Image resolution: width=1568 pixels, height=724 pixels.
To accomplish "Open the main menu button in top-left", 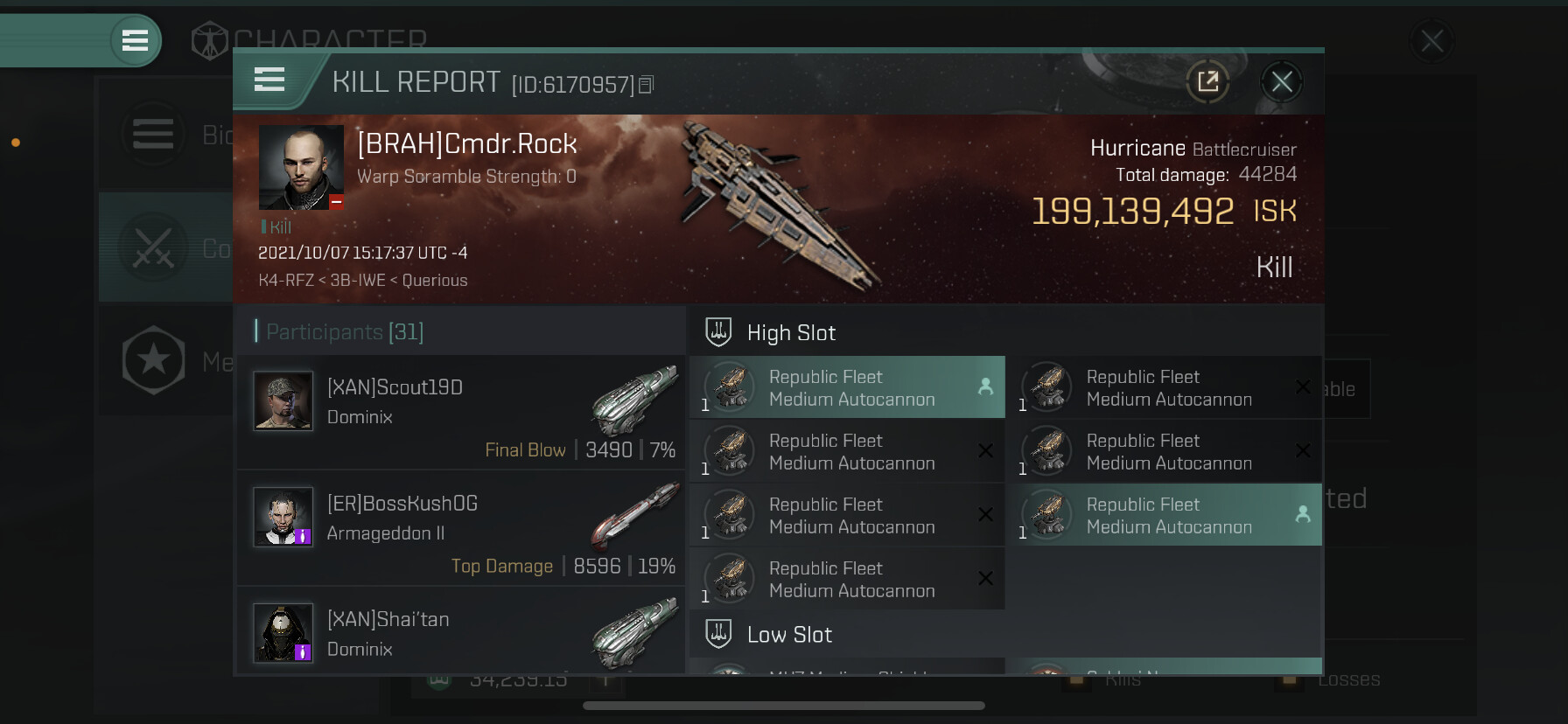I will (x=135, y=40).
